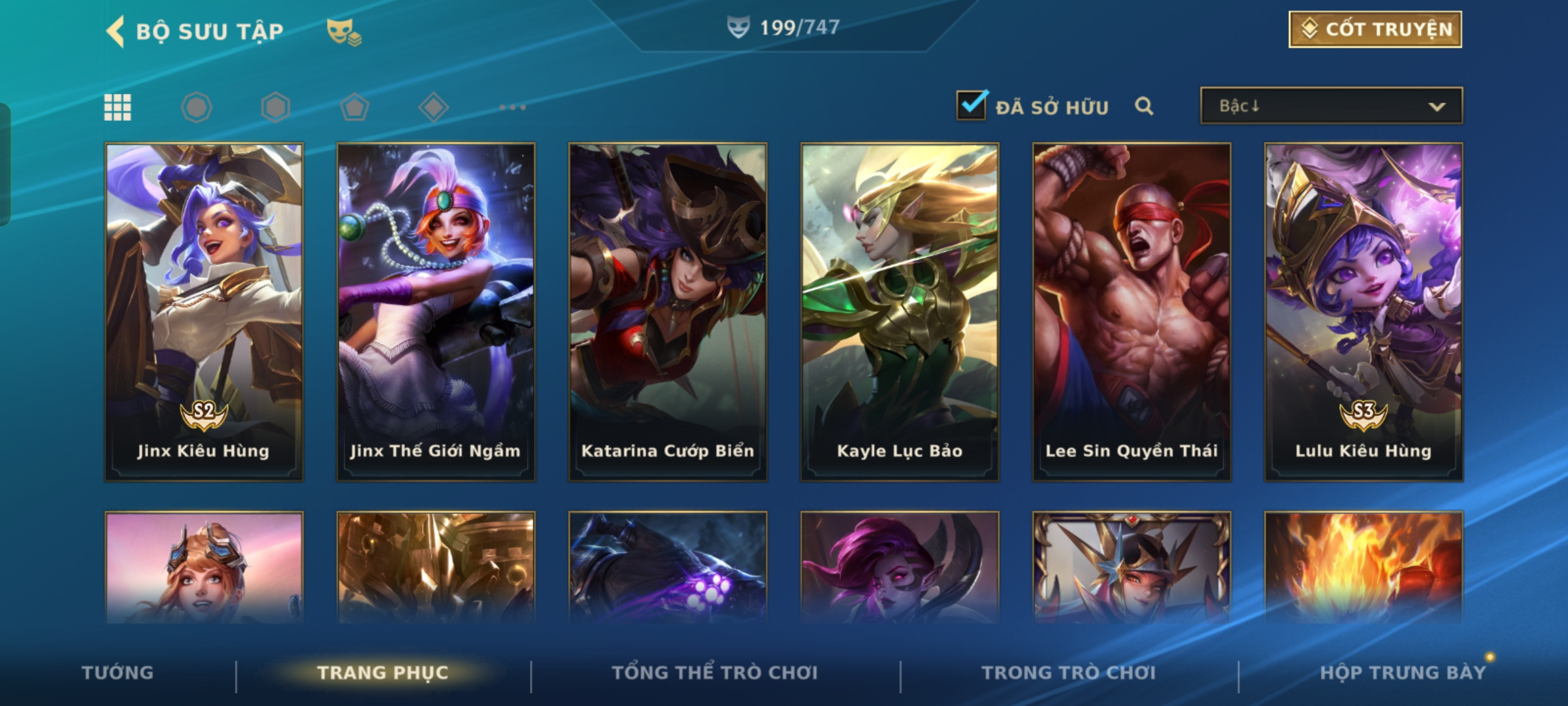Go back from Bộ Sưu Tập
Viewport: 1568px width, 706px height.
[x=116, y=31]
